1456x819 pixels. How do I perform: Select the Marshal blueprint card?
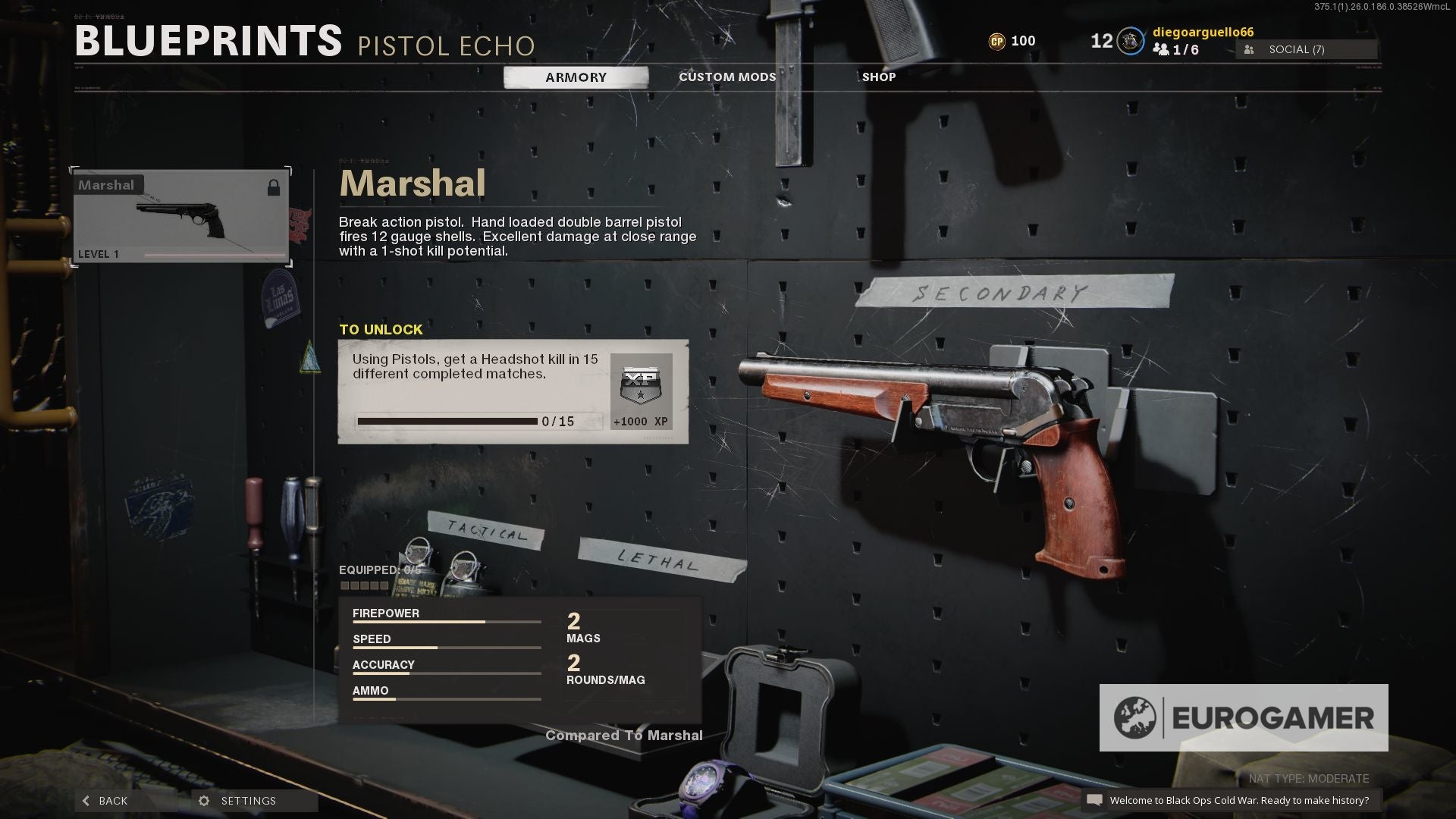click(x=181, y=217)
